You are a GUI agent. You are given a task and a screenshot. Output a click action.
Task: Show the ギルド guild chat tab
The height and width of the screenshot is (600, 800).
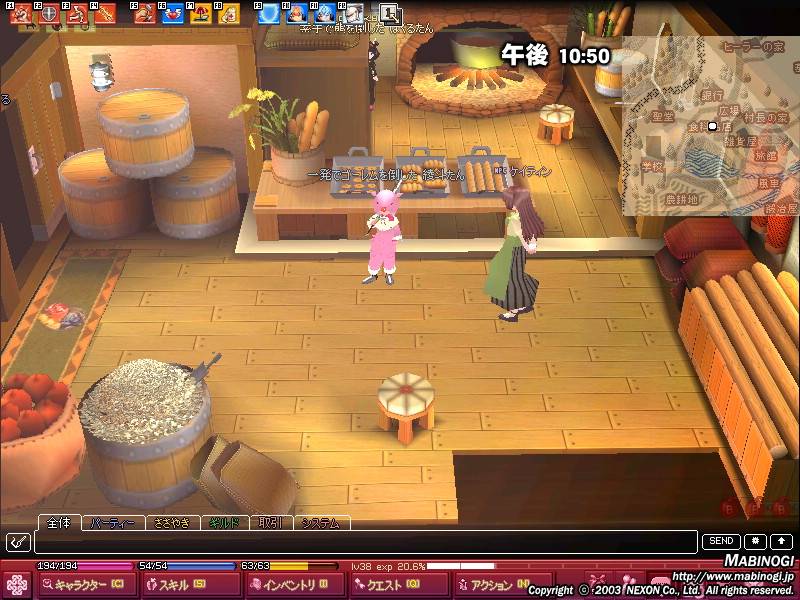coord(224,523)
